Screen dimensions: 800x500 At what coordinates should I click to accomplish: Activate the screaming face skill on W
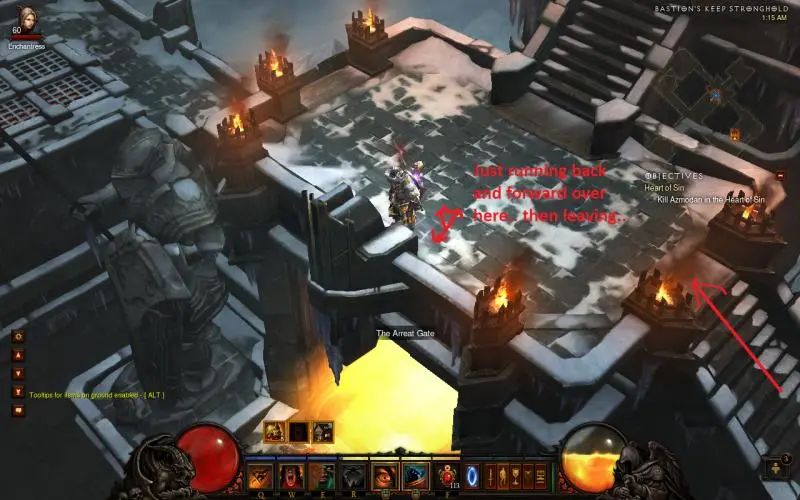coord(292,476)
